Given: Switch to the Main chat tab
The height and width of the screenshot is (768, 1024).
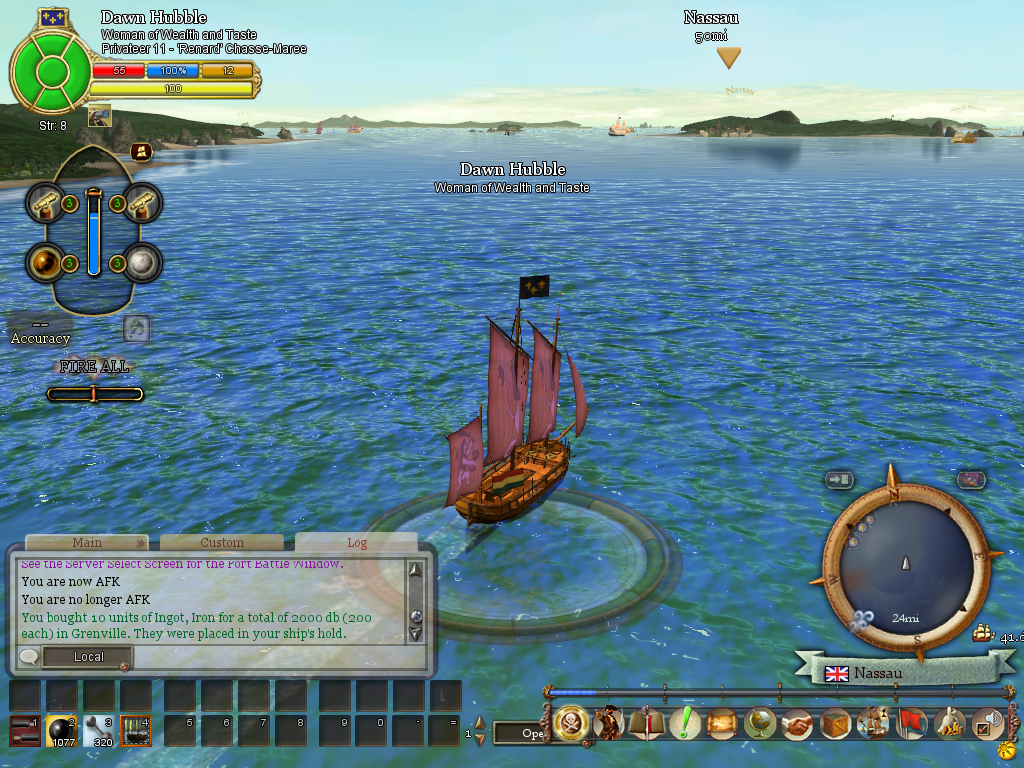Looking at the screenshot, I should pos(87,543).
